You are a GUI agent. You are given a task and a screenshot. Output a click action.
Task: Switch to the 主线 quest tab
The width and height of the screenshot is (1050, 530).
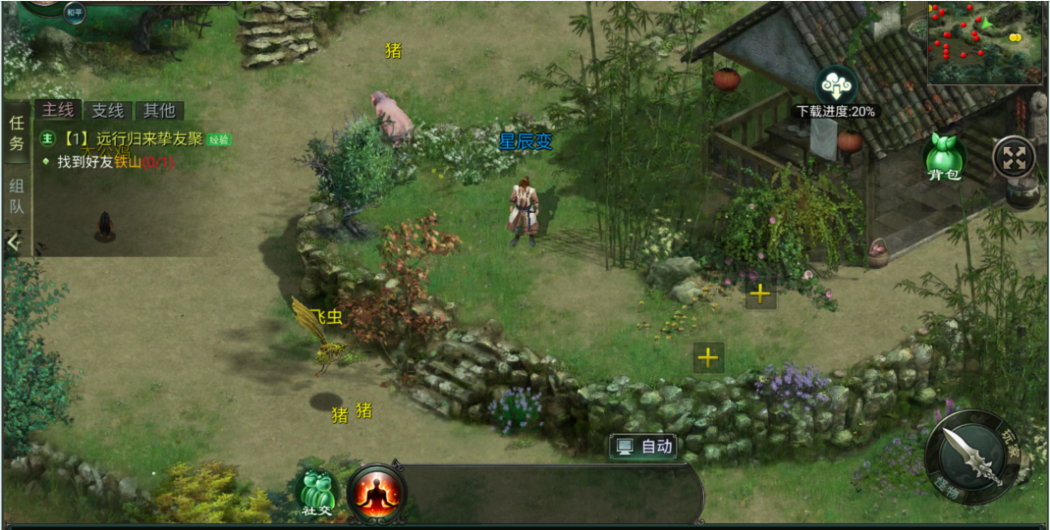coord(58,111)
